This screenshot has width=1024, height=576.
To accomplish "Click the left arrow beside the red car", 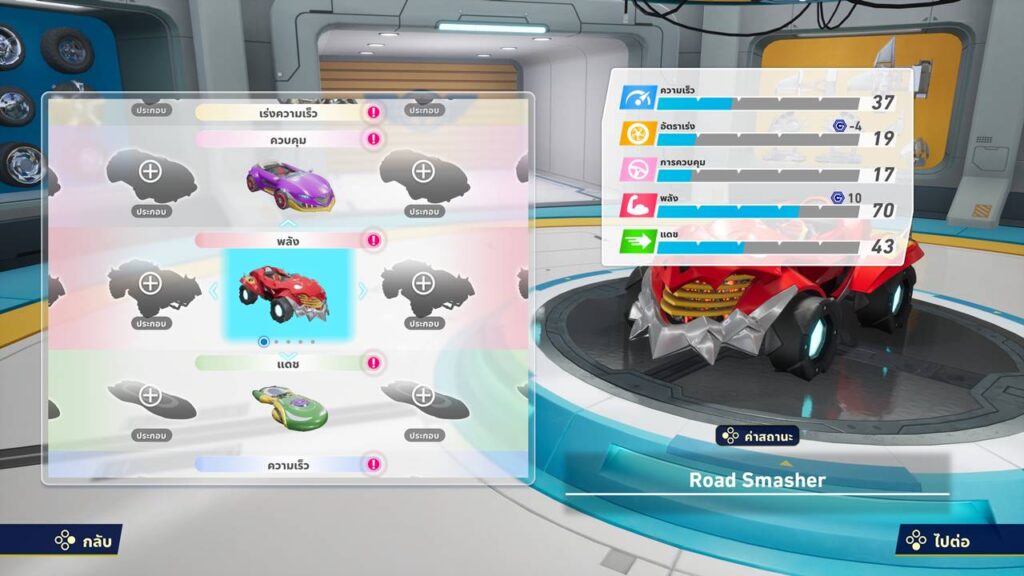I will click(x=211, y=290).
